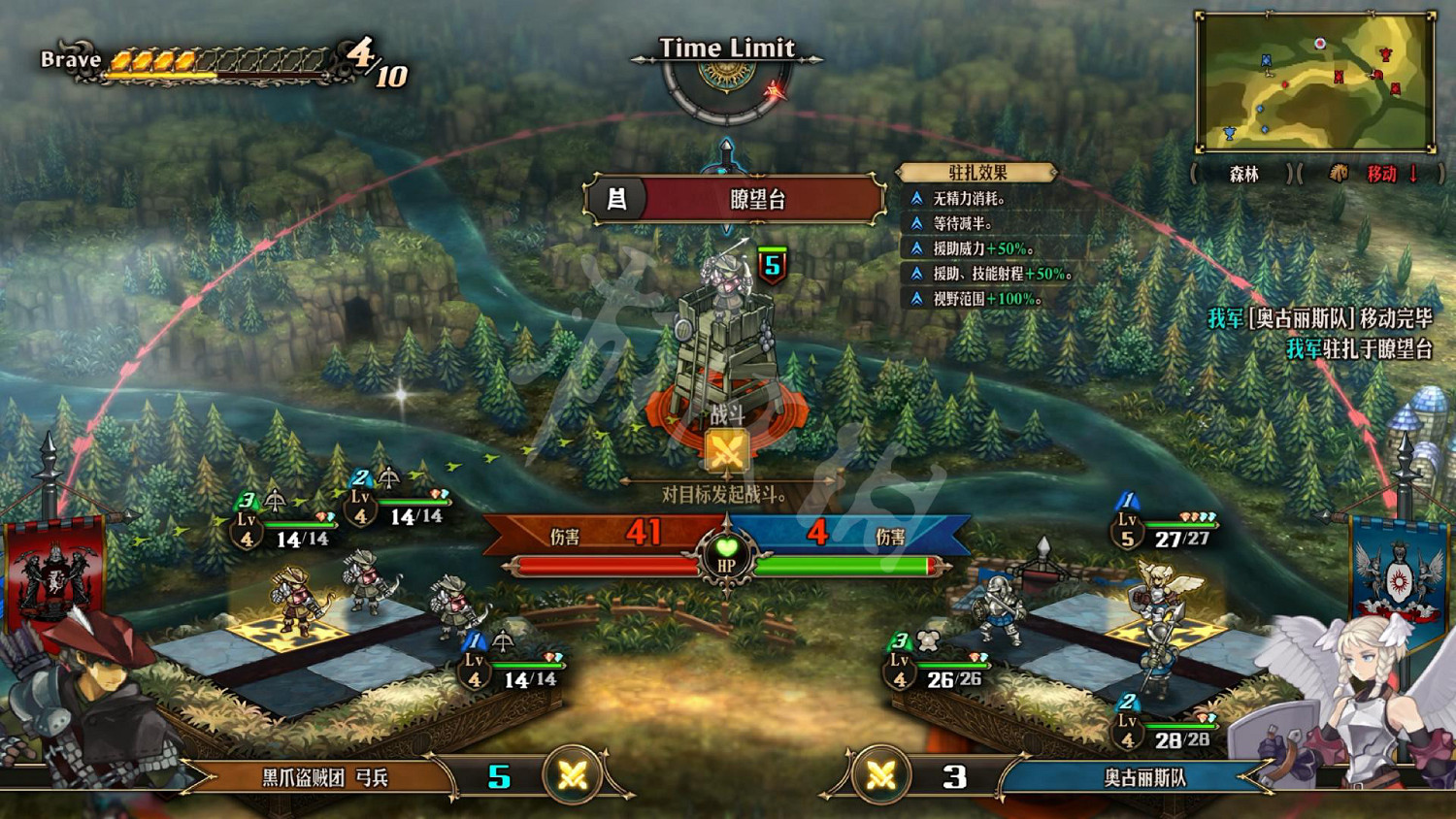Select the 奥古丽斯队 unit banner
Screen dimensions: 1456x819
[1144, 777]
